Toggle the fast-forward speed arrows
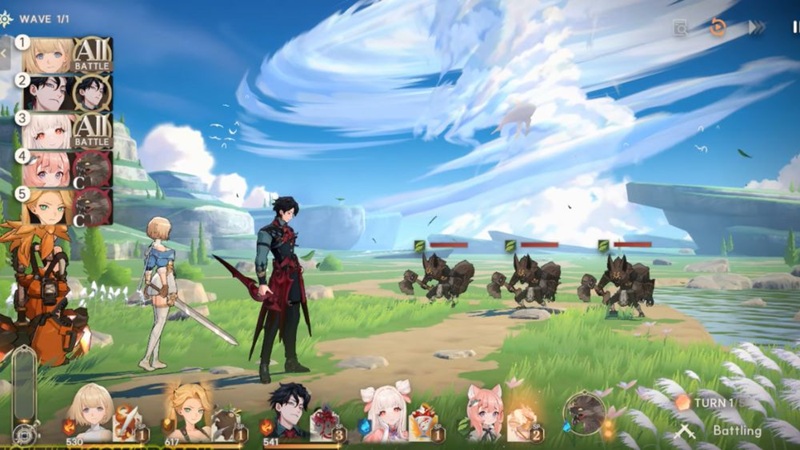 (x=756, y=28)
